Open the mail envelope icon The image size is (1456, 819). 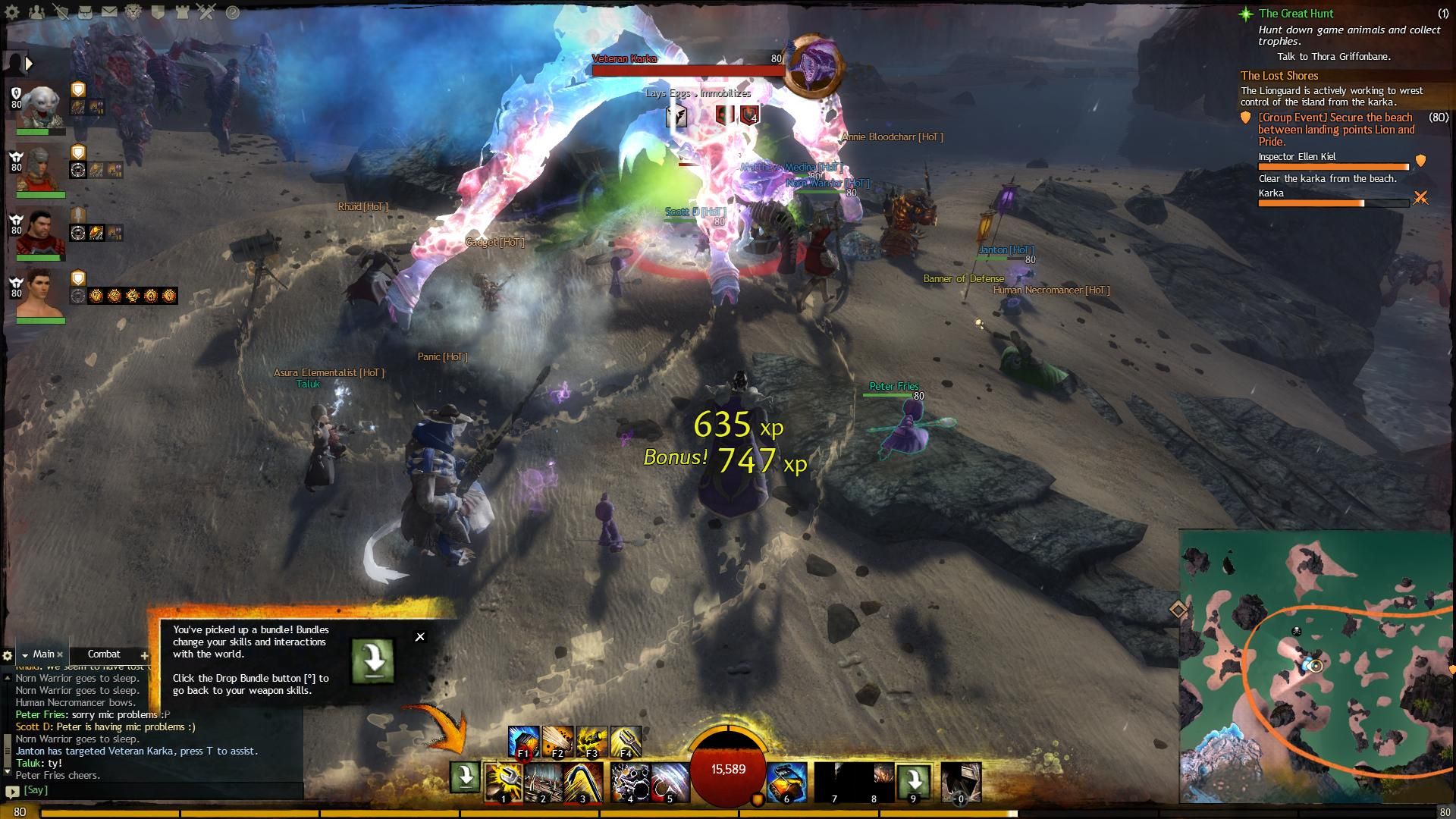pos(109,12)
